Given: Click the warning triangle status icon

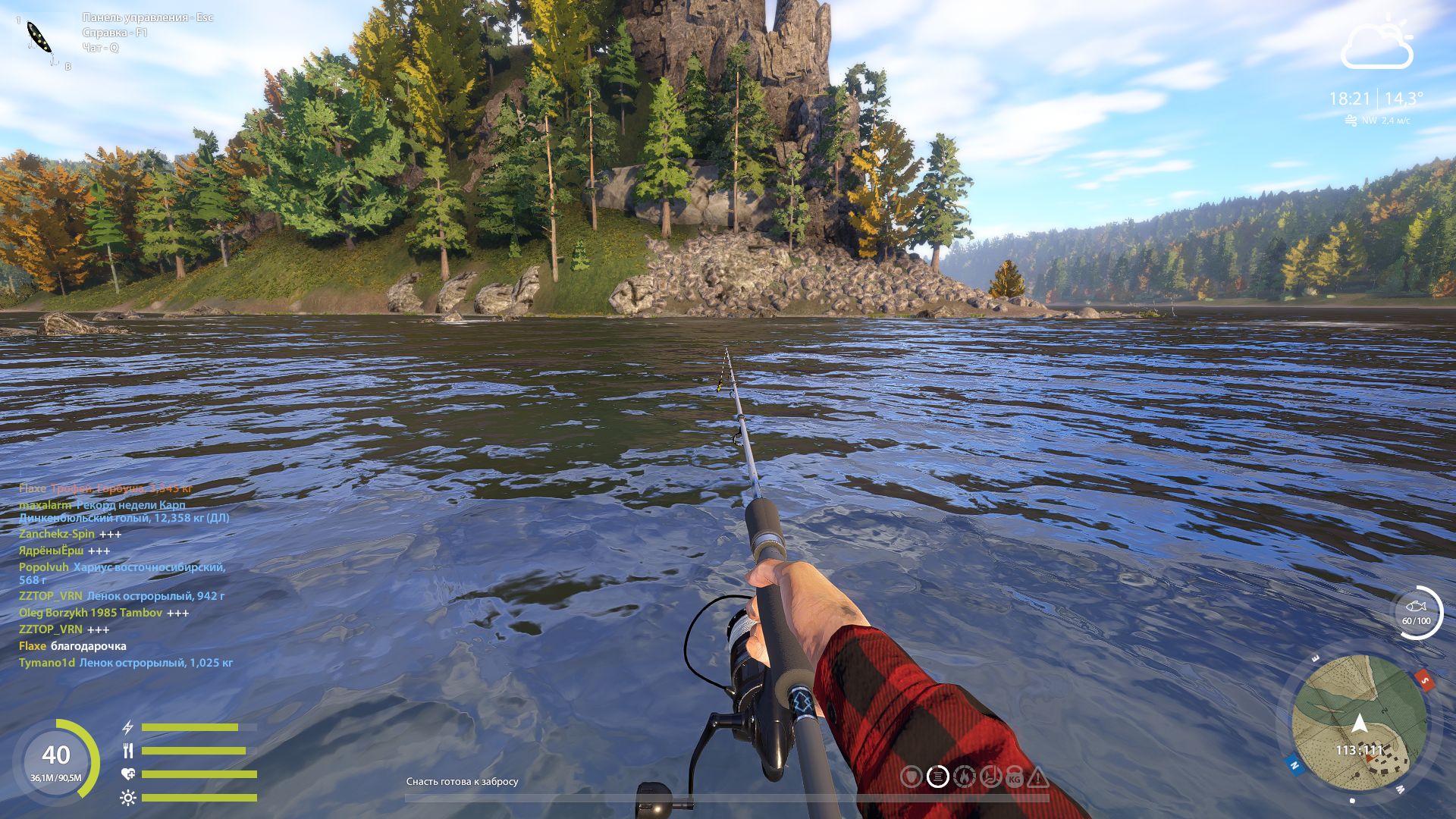Looking at the screenshot, I should tap(1038, 777).
